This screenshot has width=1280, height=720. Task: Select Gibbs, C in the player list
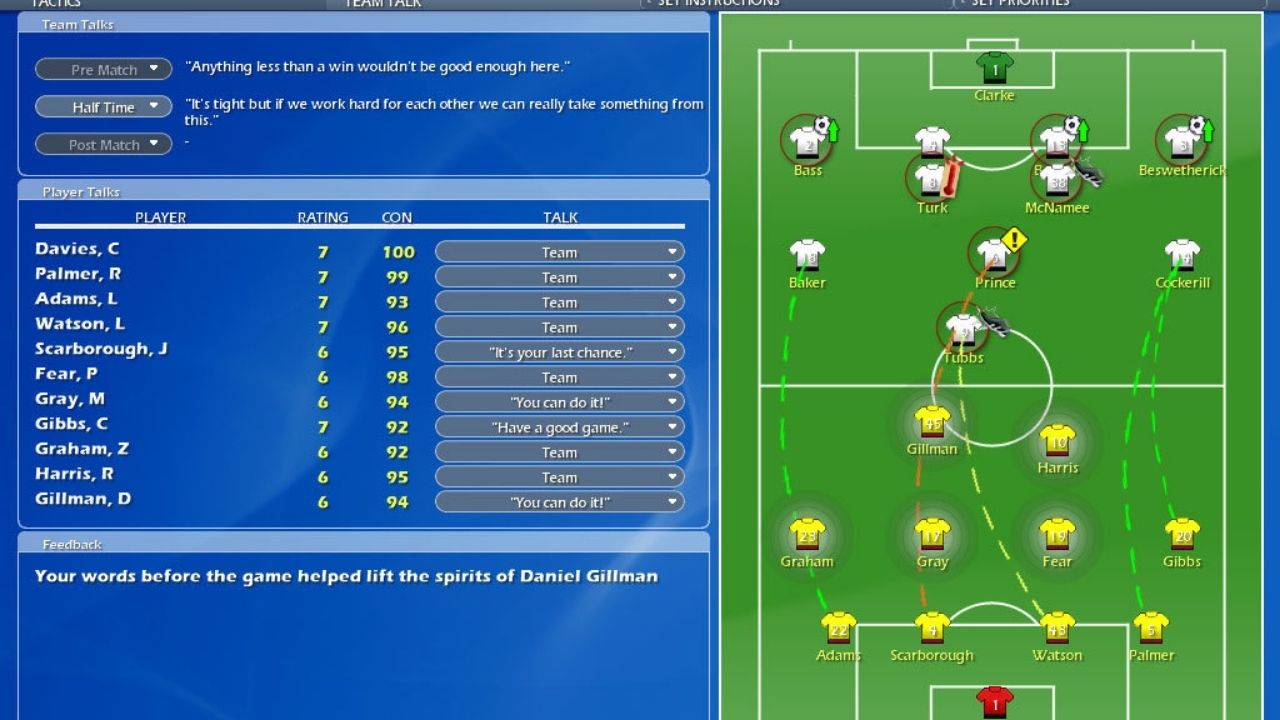point(72,424)
